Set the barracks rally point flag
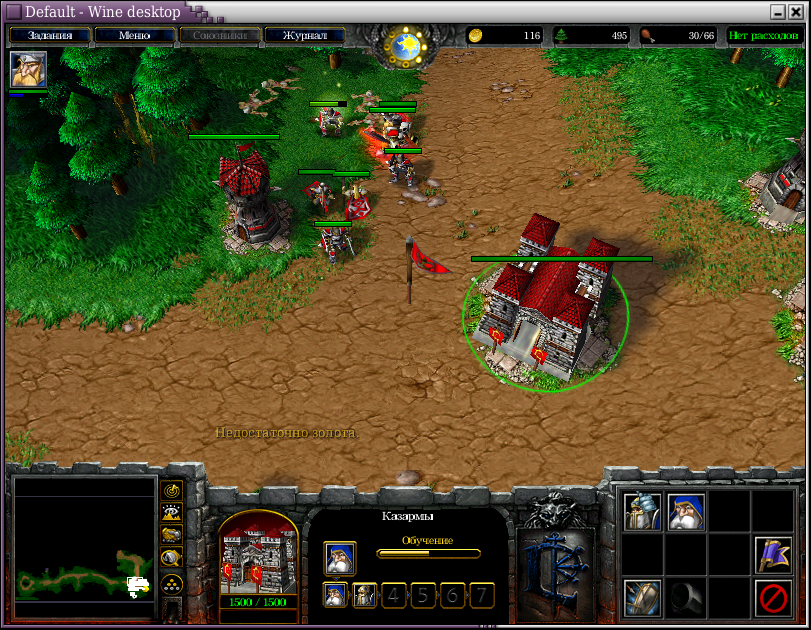This screenshot has height=630, width=811. click(x=773, y=555)
